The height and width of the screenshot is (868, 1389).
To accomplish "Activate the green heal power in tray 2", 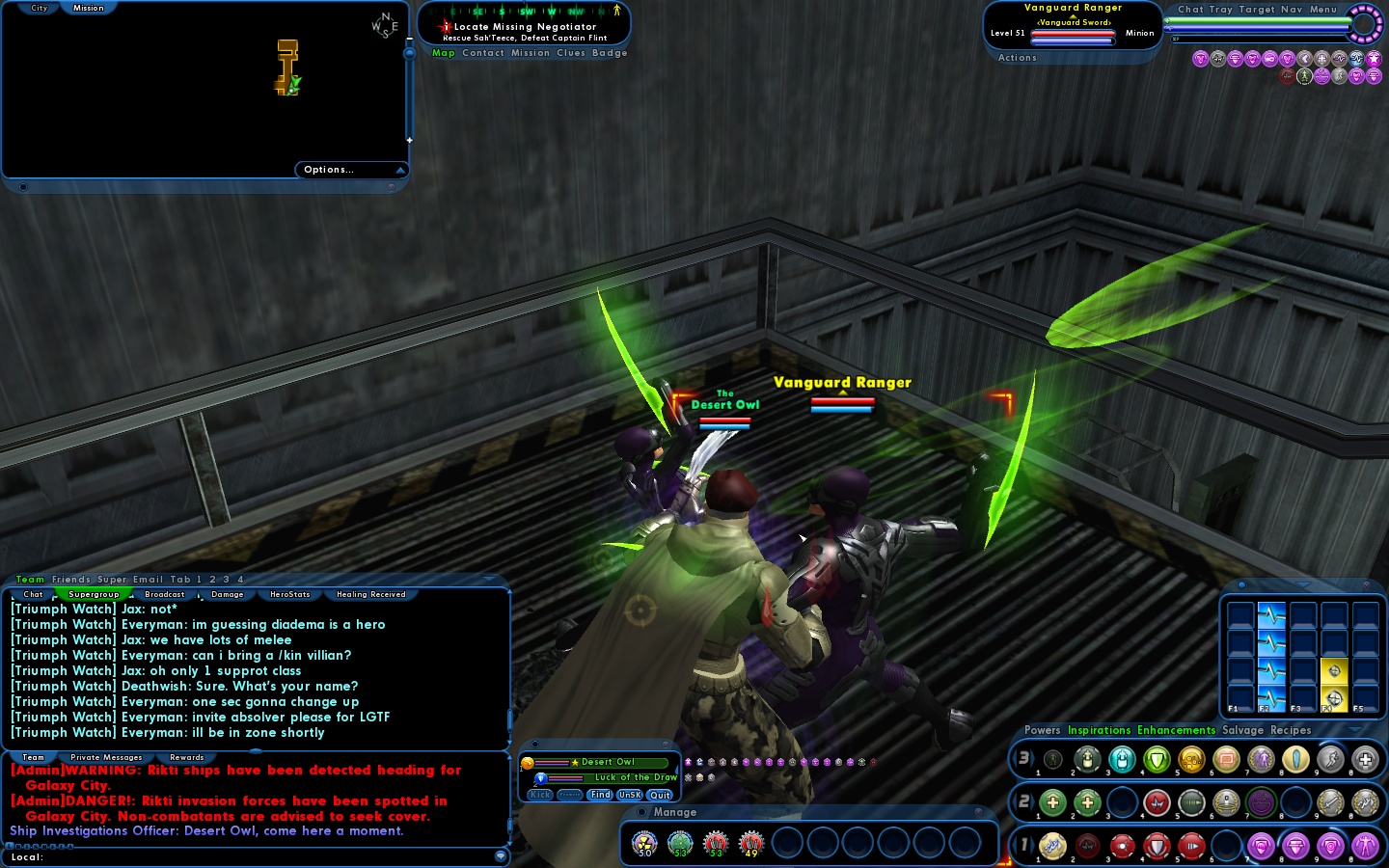I will point(1053,802).
